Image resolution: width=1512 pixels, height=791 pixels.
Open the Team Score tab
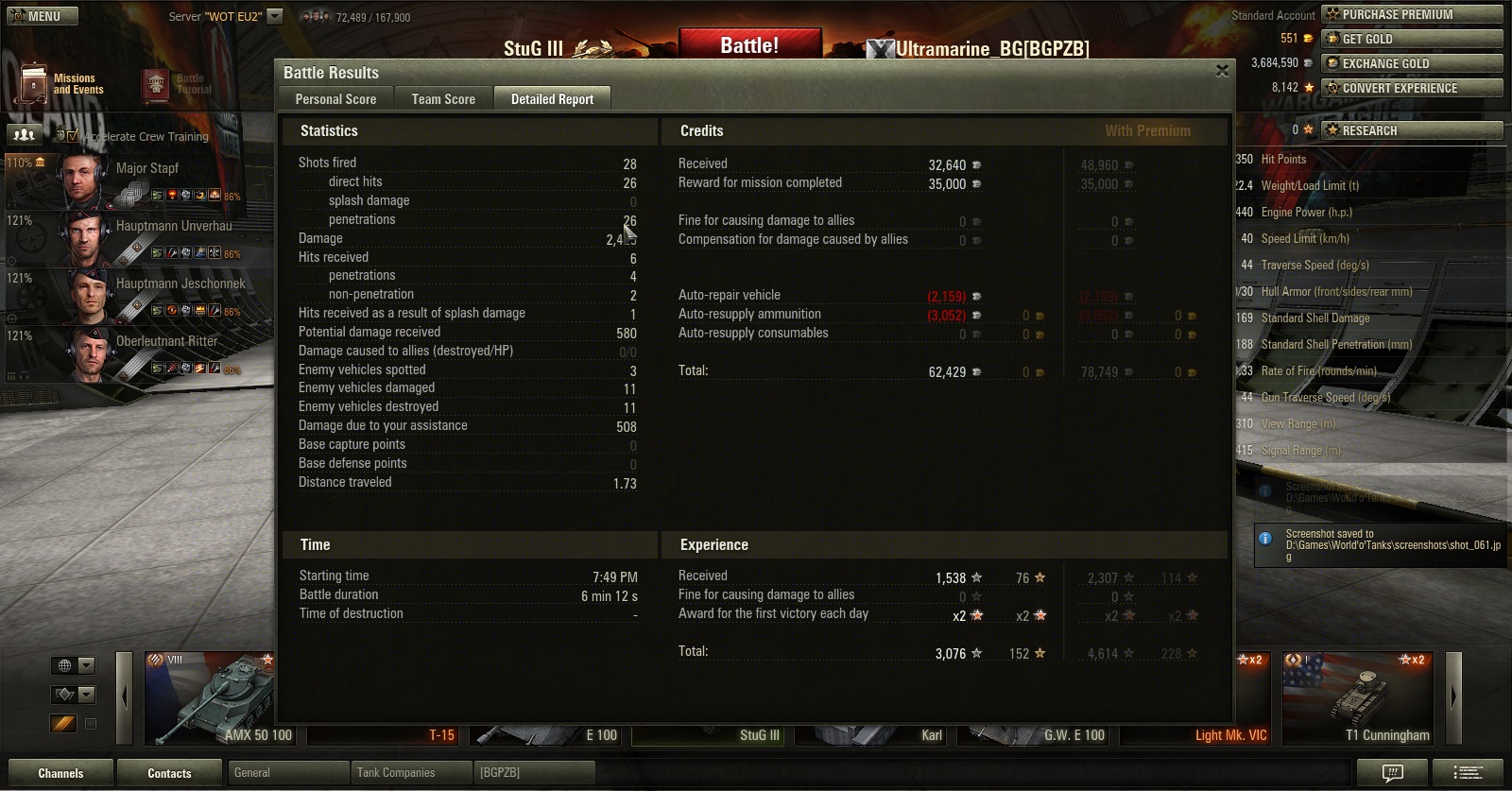(443, 99)
